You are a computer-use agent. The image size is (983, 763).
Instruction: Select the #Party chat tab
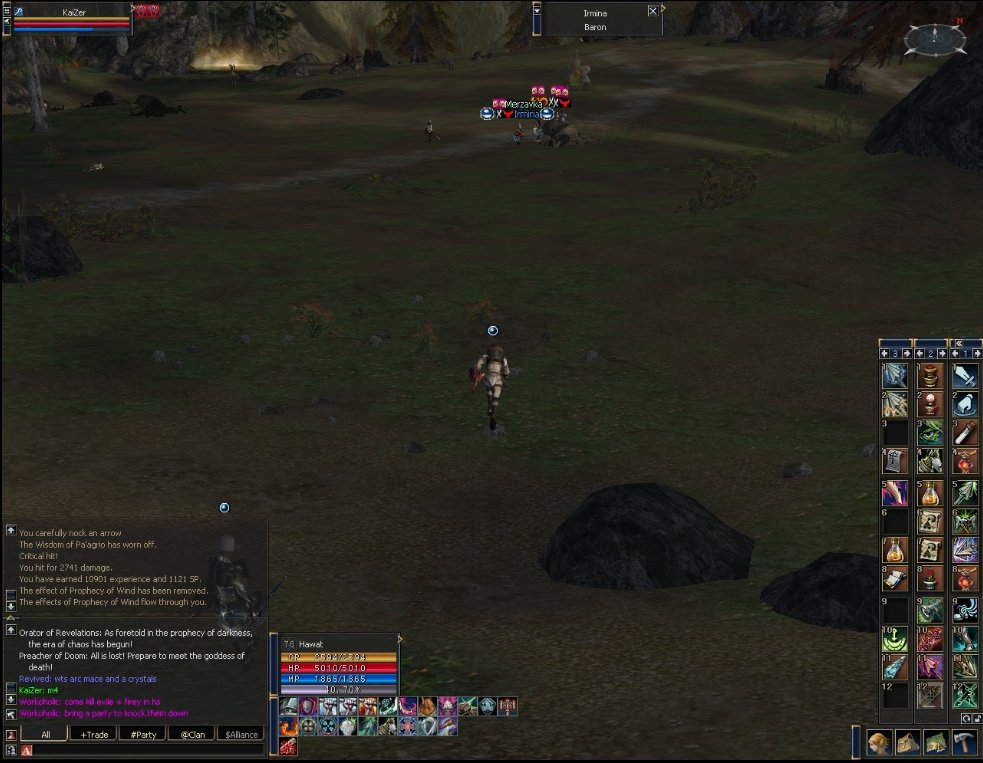142,734
